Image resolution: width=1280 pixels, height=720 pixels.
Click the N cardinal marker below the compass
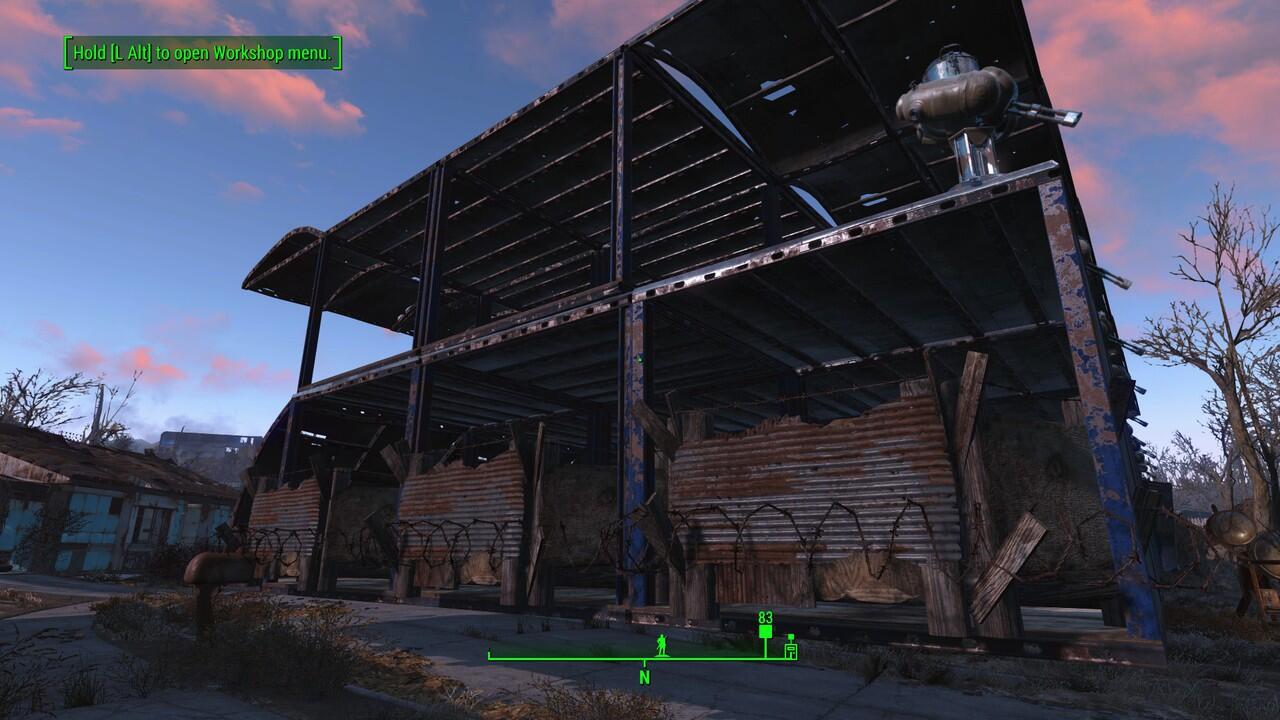coord(645,677)
